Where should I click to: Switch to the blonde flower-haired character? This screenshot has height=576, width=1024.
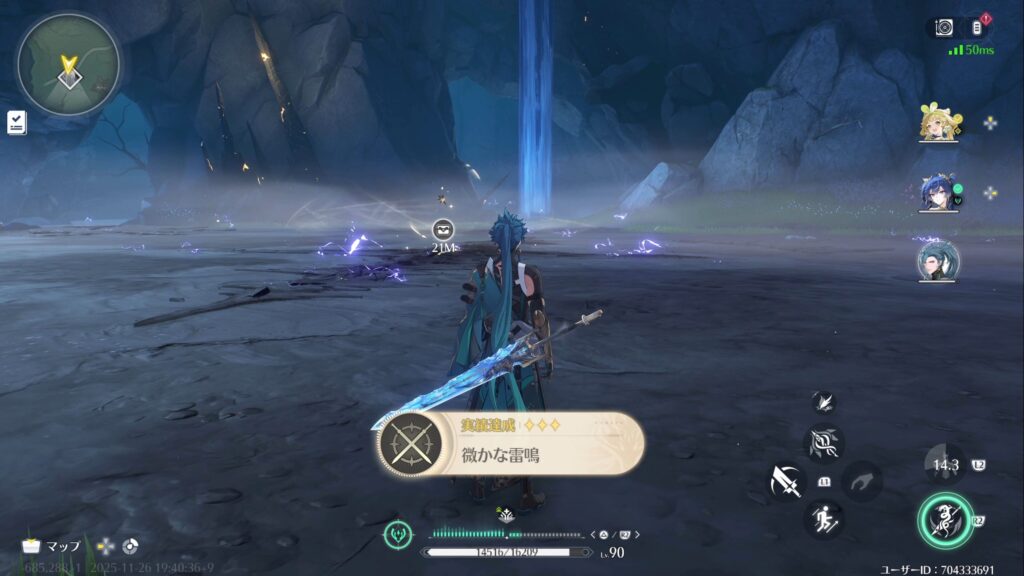point(938,123)
